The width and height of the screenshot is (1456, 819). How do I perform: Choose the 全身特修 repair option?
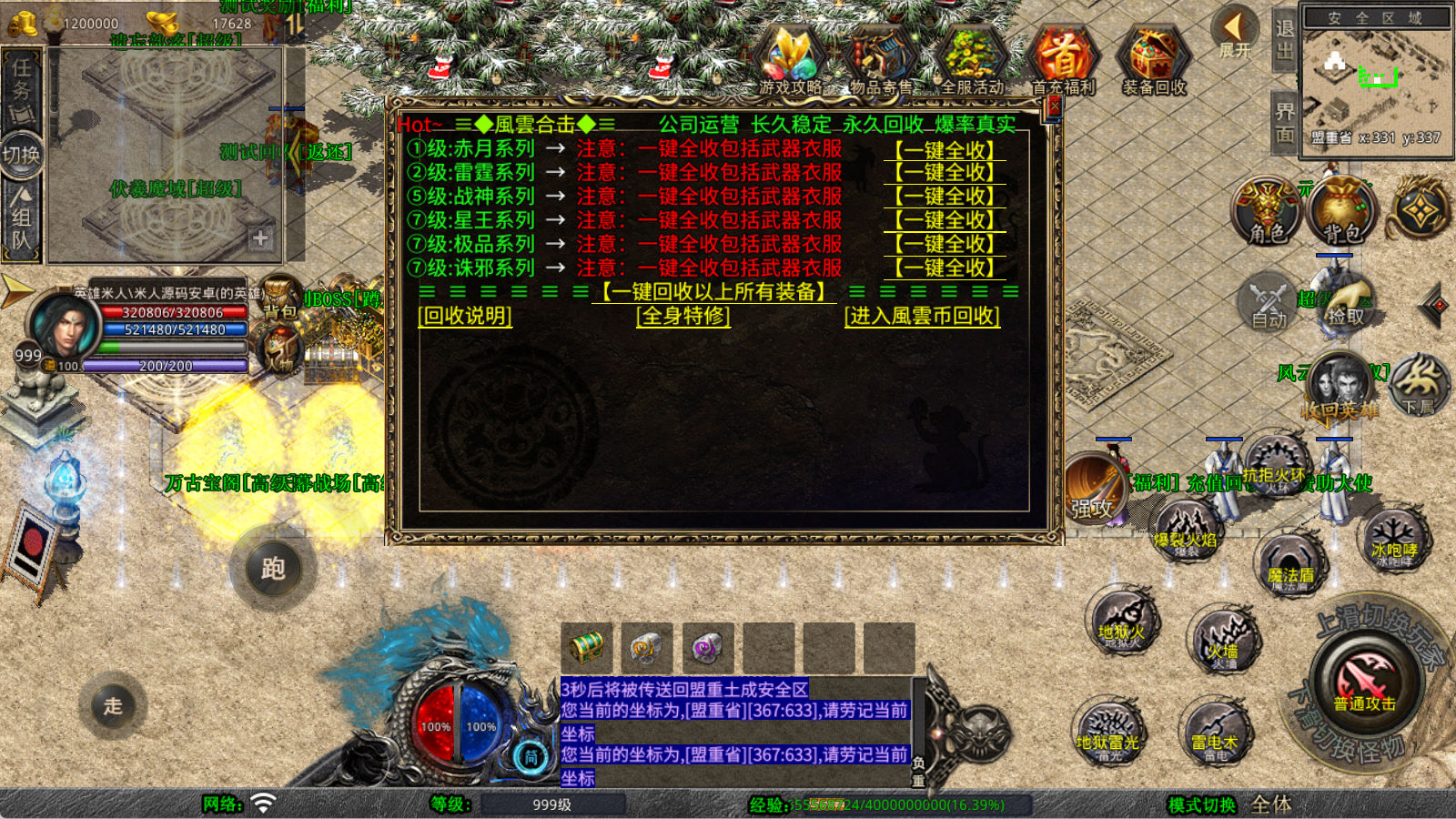683,316
